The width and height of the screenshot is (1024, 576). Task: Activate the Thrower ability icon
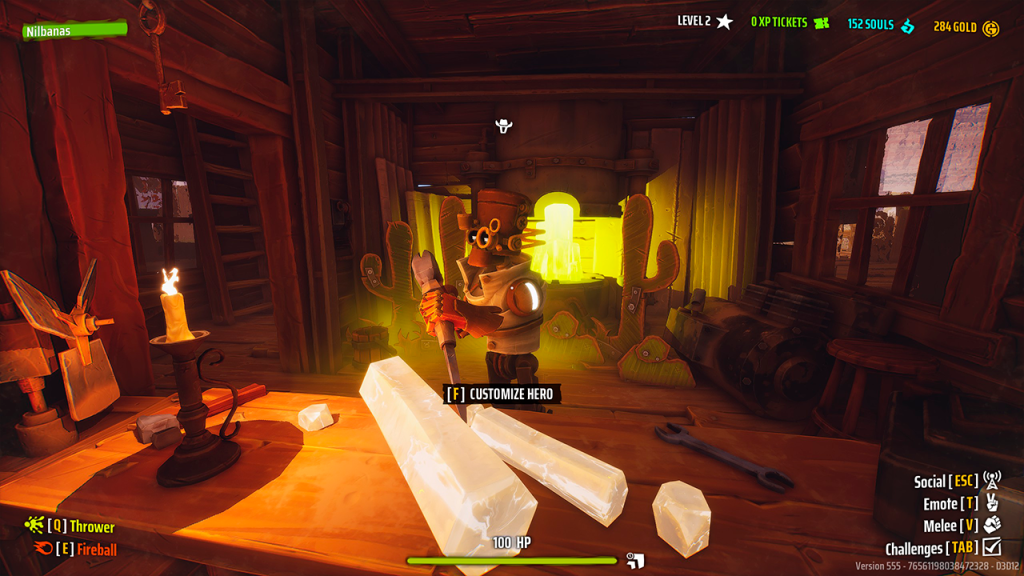tap(34, 525)
